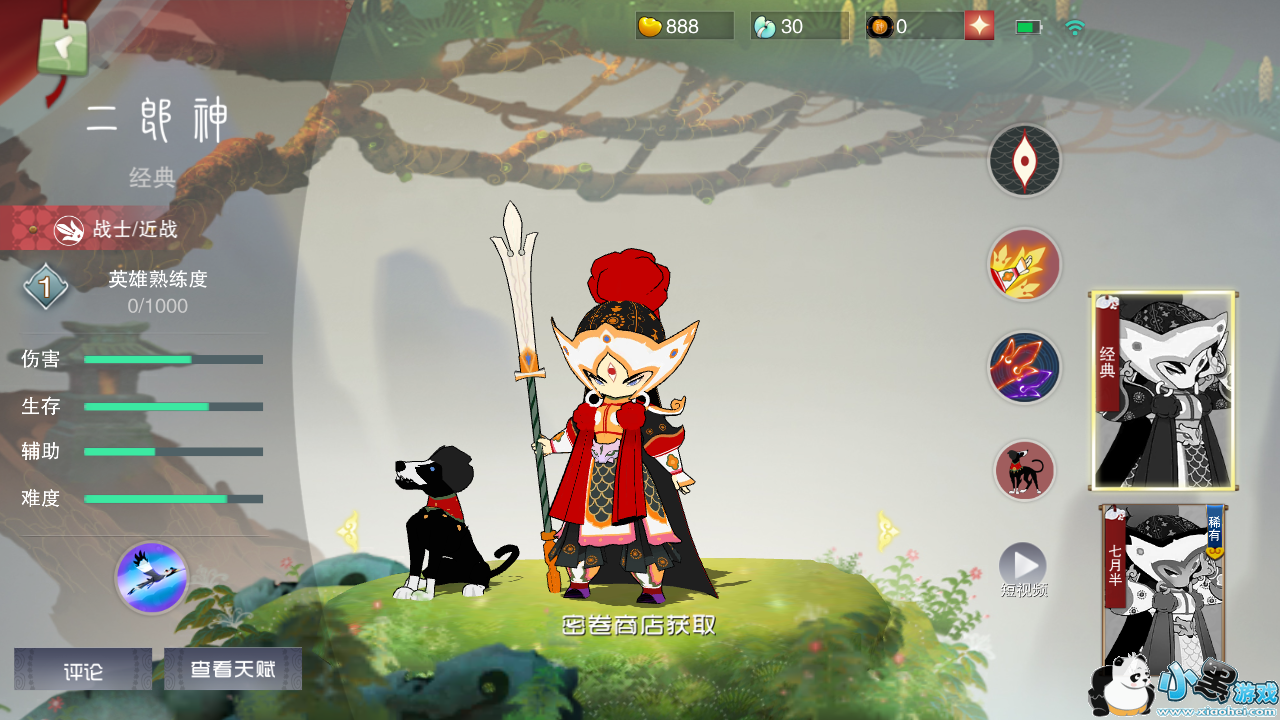View the red eye skill icon
Screen dimensions: 1280x720
click(x=1025, y=160)
